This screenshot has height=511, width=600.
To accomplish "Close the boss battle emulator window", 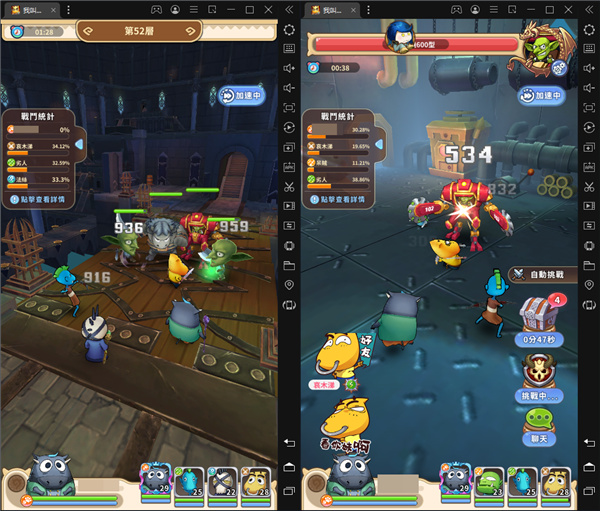I will (x=586, y=9).
